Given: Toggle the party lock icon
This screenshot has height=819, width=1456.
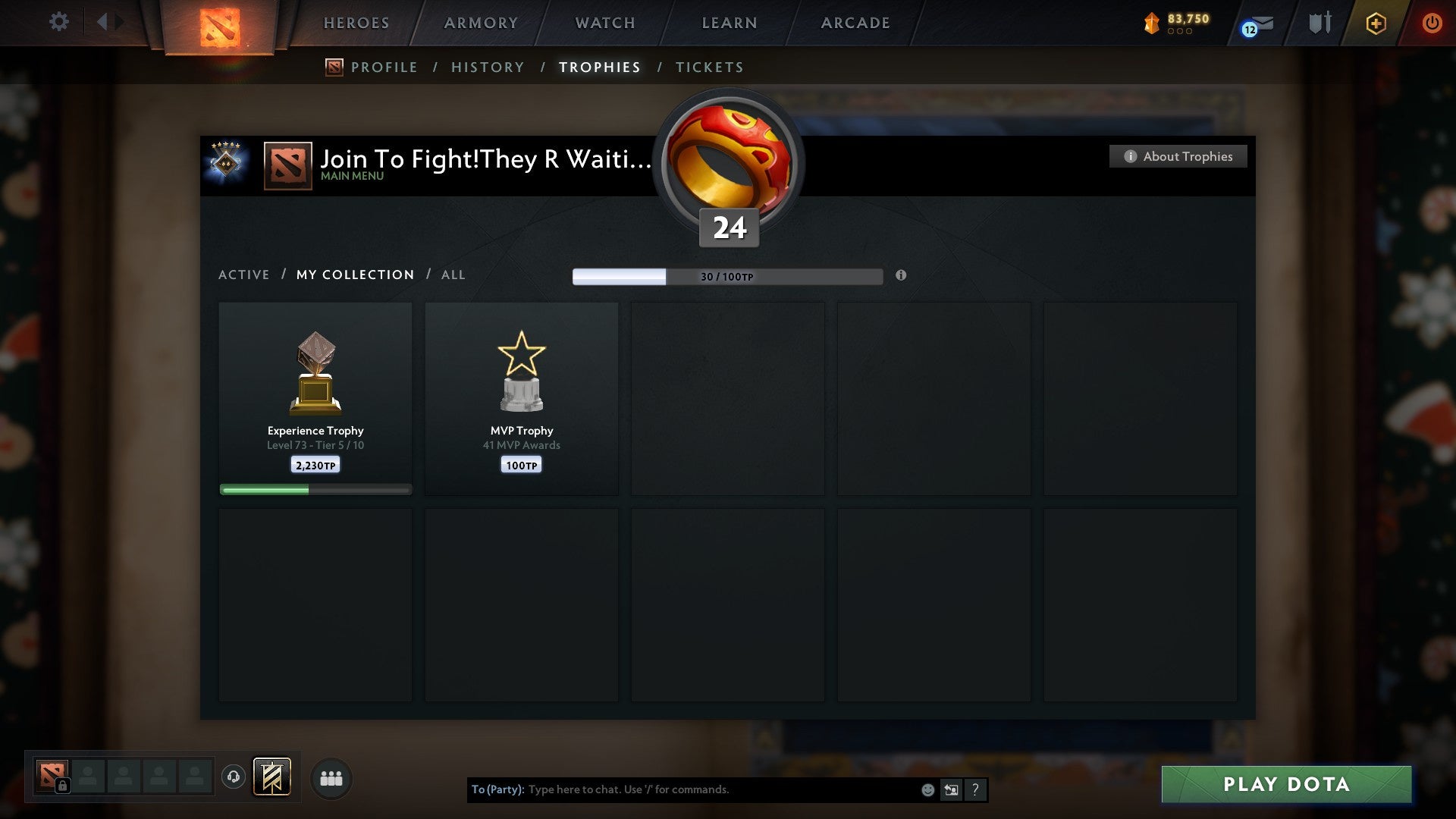Looking at the screenshot, I should [x=63, y=786].
